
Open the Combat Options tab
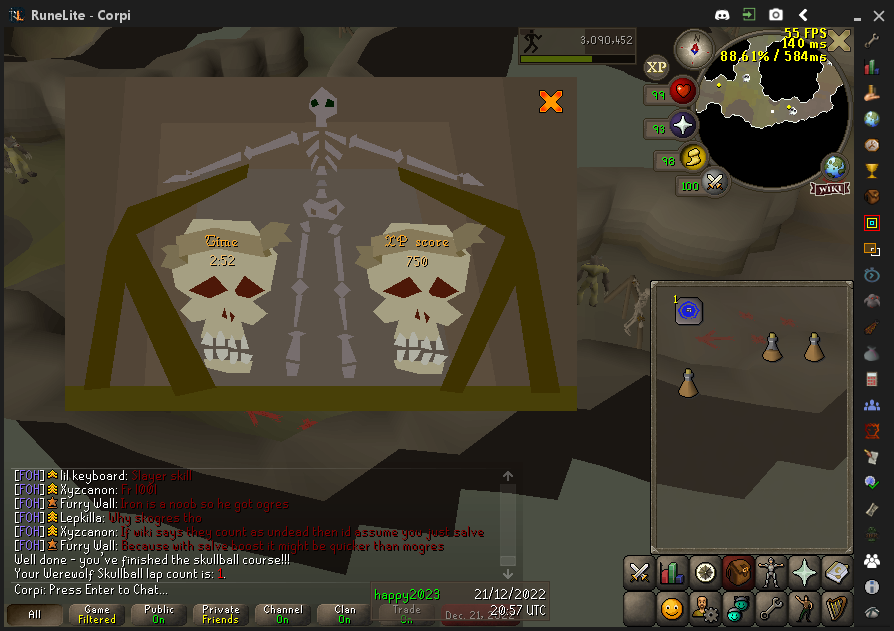pyautogui.click(x=639, y=572)
